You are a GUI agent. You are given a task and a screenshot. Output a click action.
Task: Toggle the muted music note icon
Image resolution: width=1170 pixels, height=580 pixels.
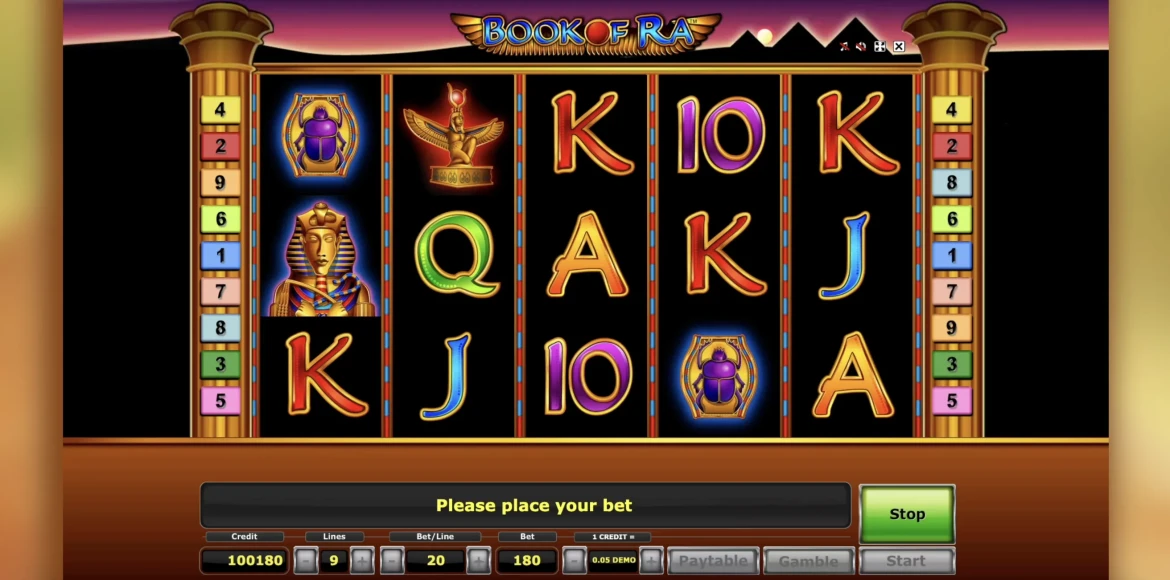[x=844, y=46]
